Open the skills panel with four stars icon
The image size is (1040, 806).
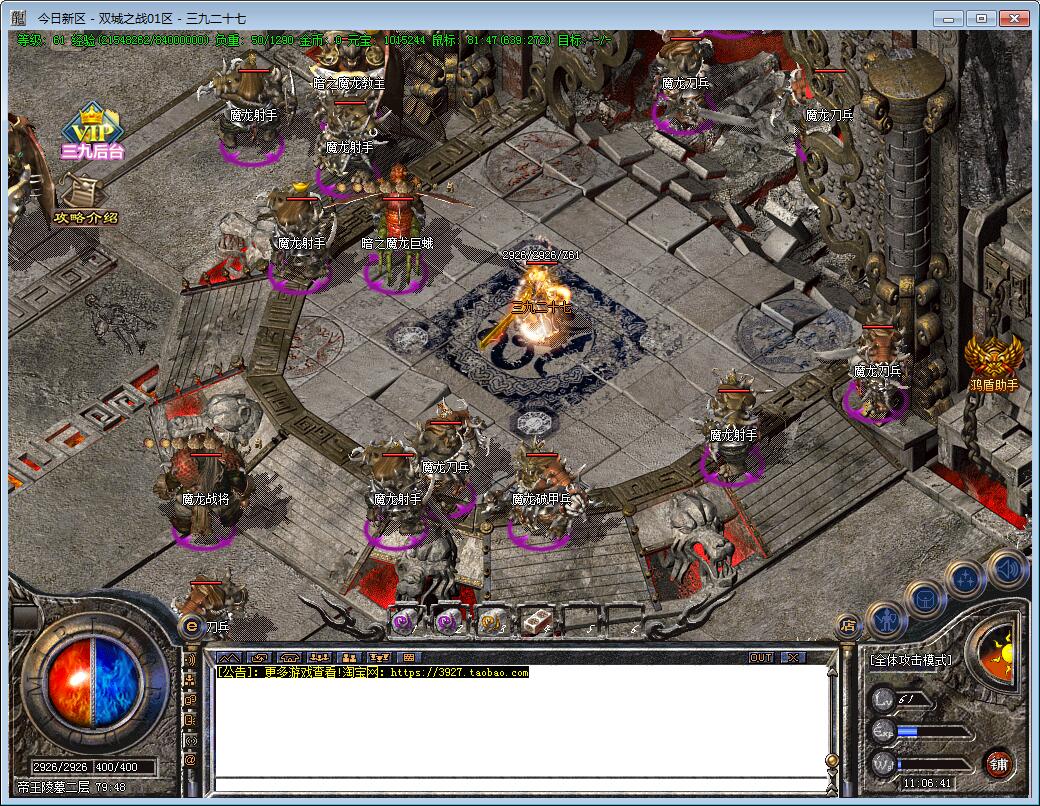965,579
